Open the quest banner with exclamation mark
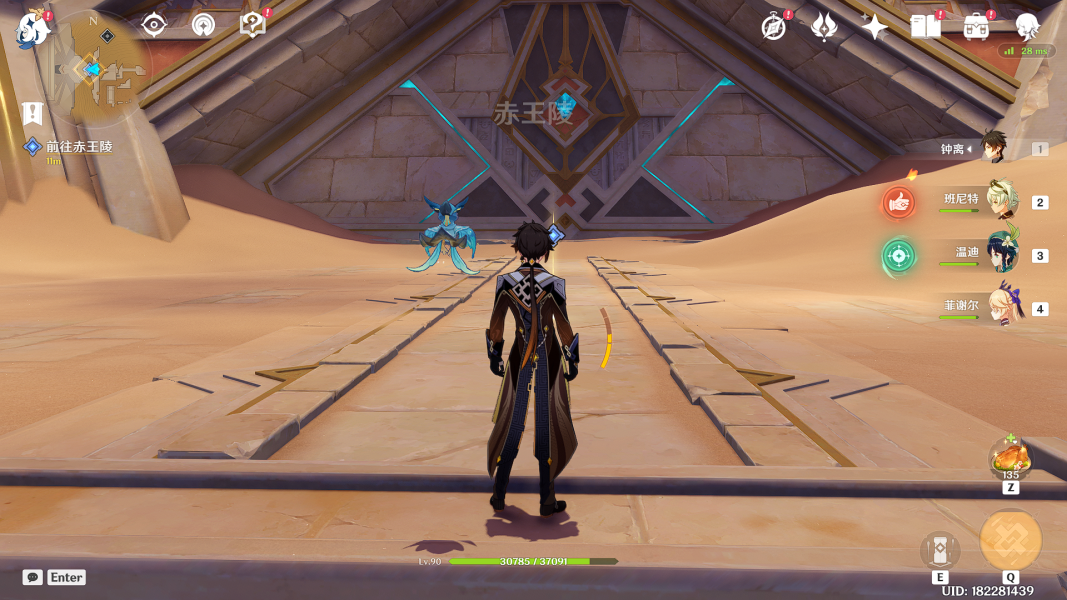 tap(34, 112)
